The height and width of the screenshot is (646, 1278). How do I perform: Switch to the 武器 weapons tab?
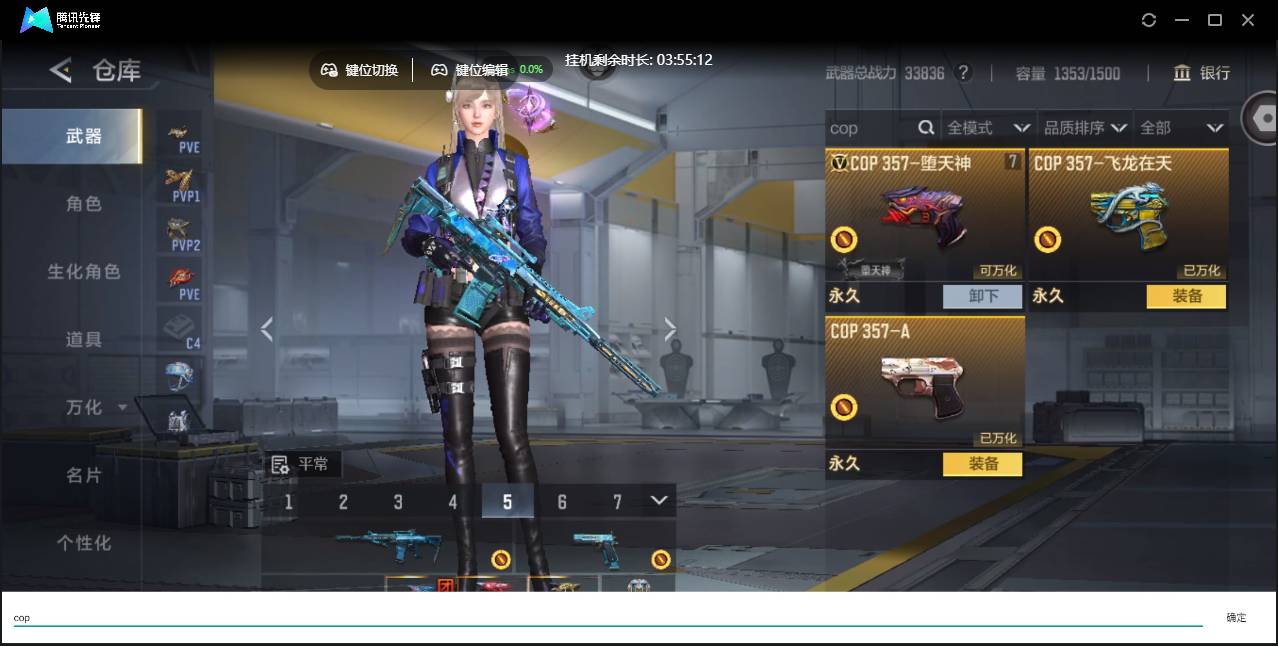[x=83, y=136]
